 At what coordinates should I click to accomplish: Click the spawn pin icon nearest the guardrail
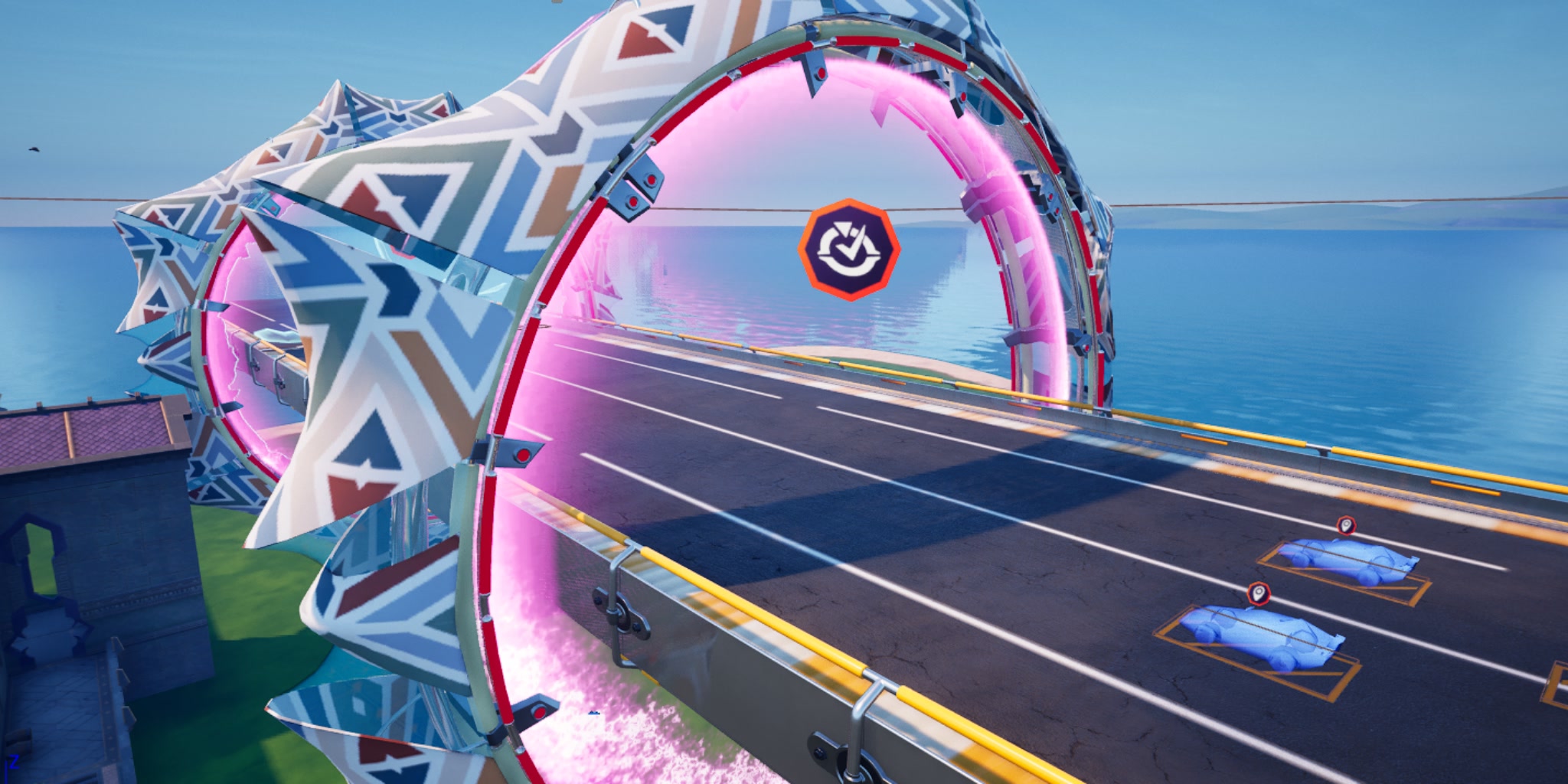pos(1346,526)
